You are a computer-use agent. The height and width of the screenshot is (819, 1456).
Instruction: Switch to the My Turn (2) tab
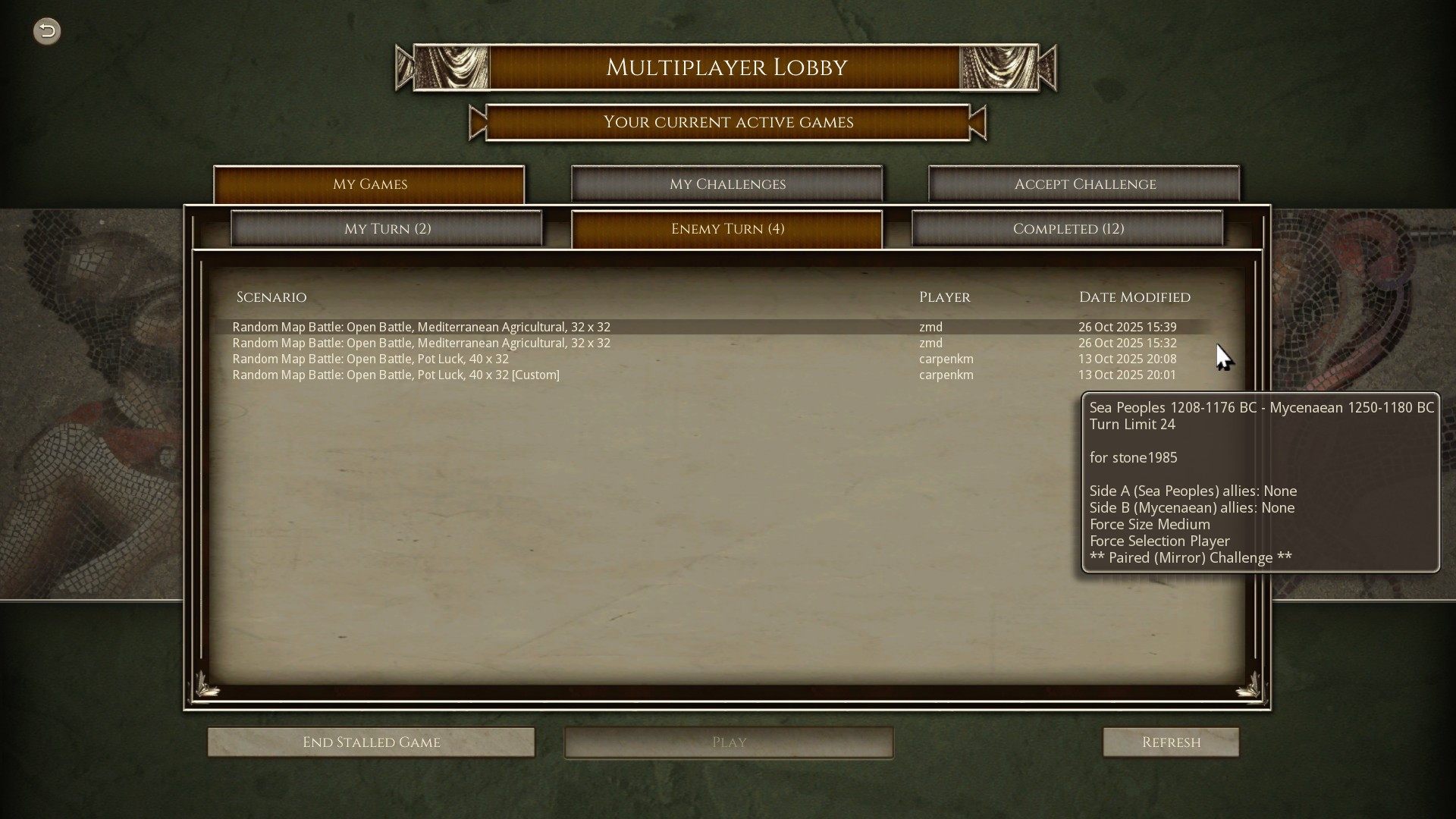pos(387,228)
